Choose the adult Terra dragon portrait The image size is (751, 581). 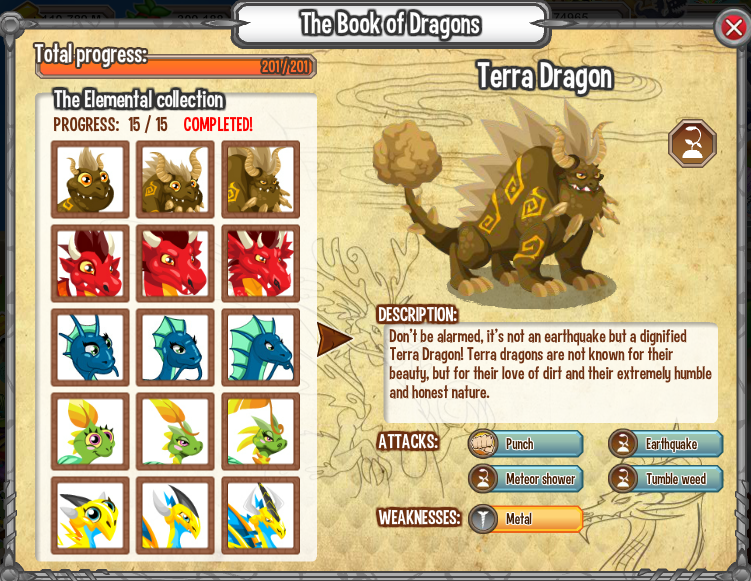pos(261,180)
